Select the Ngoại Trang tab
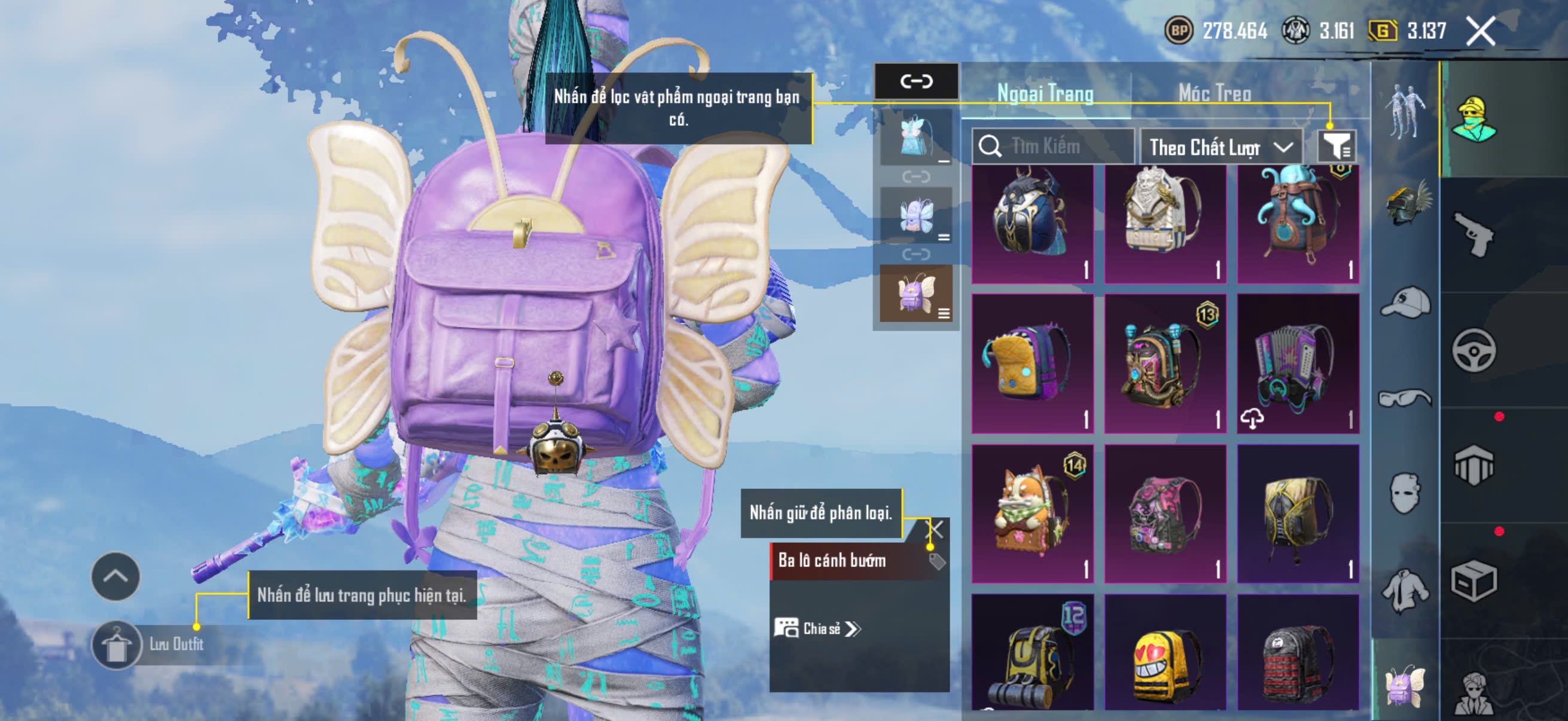 (1045, 93)
